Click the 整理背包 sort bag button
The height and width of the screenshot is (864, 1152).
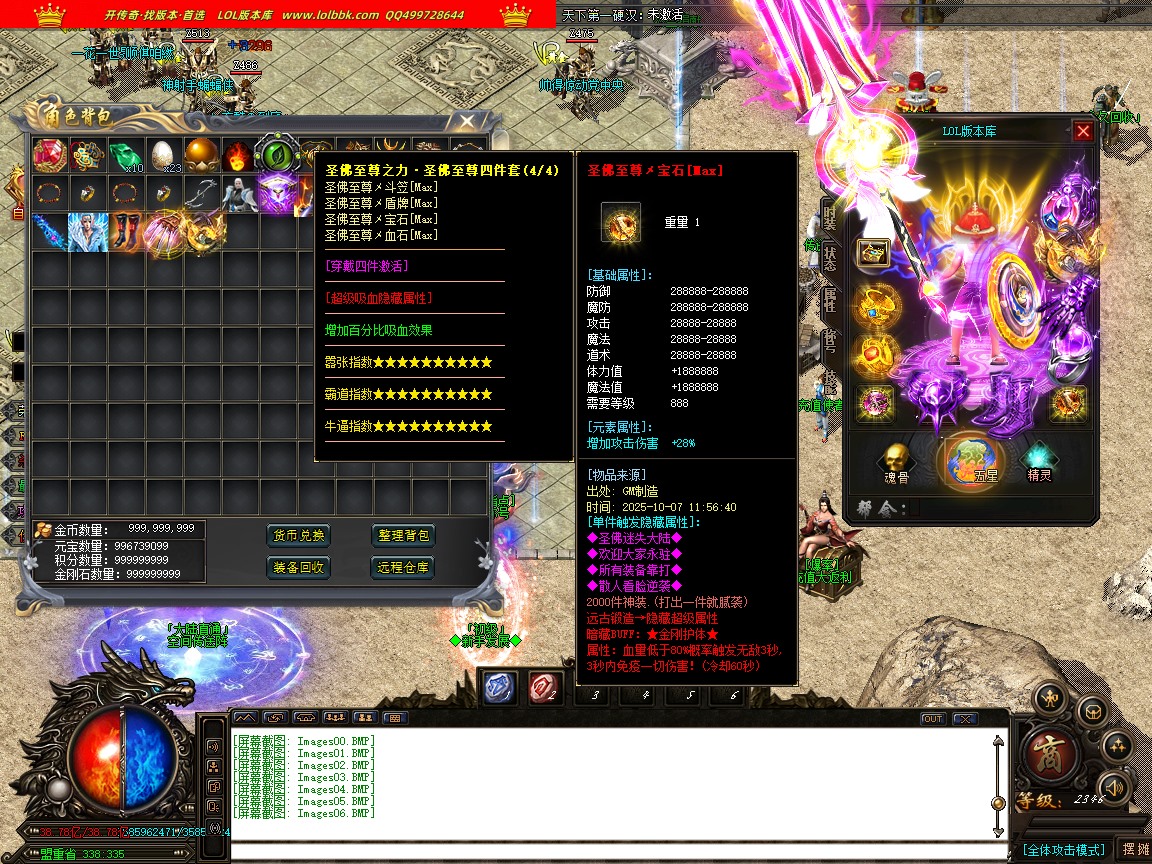click(x=404, y=536)
